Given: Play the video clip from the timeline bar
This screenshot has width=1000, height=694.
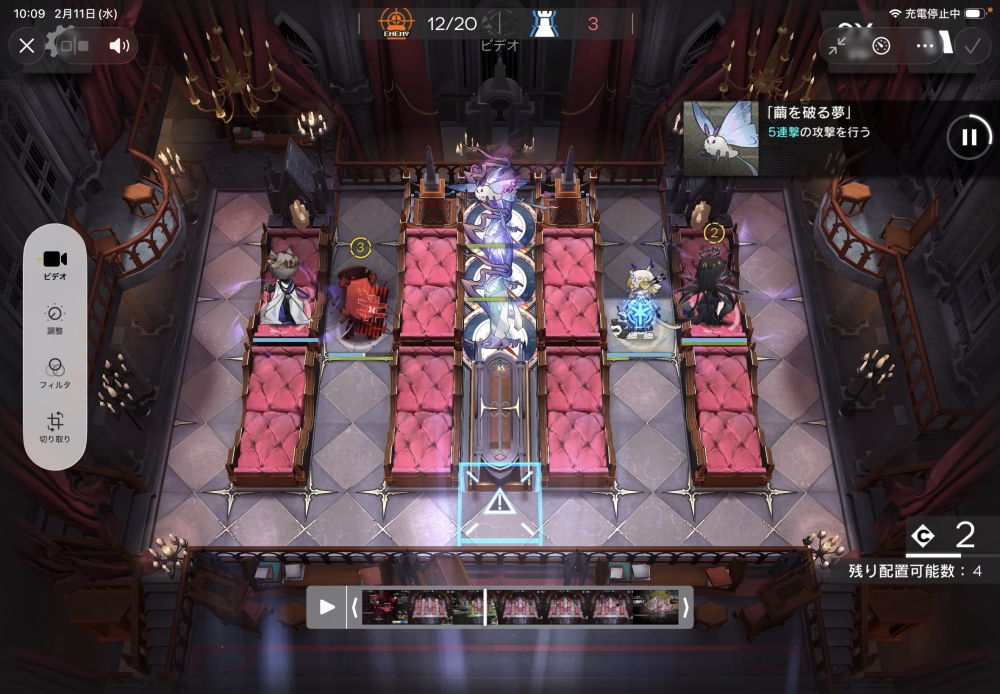Looking at the screenshot, I should click(x=327, y=607).
